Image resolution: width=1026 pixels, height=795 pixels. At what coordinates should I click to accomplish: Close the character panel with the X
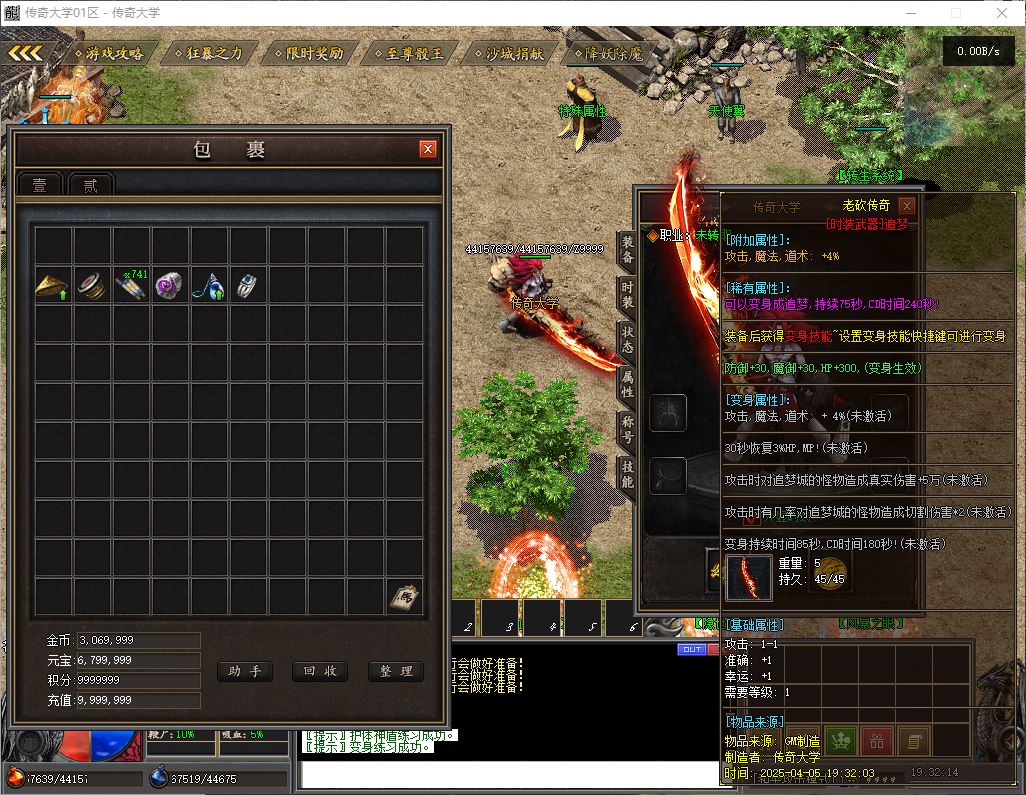pyautogui.click(x=906, y=206)
